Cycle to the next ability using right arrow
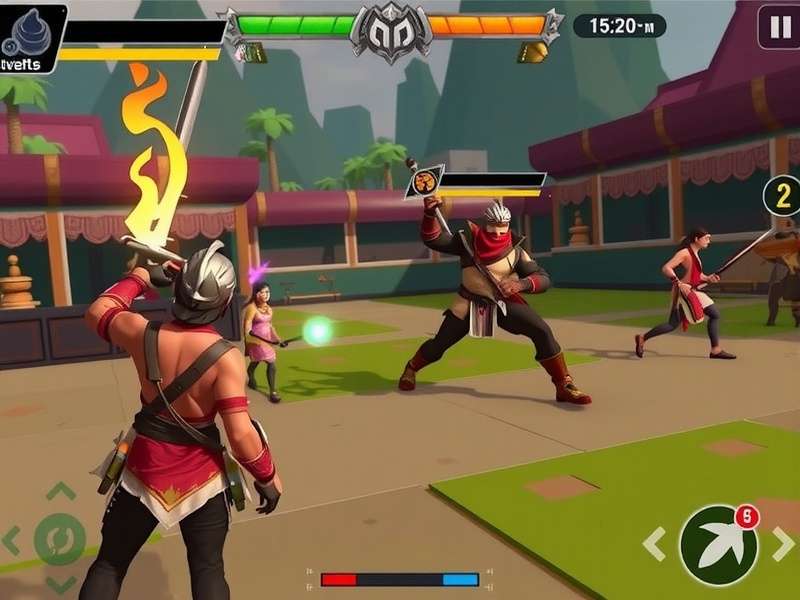This screenshot has height=600, width=800. (783, 545)
